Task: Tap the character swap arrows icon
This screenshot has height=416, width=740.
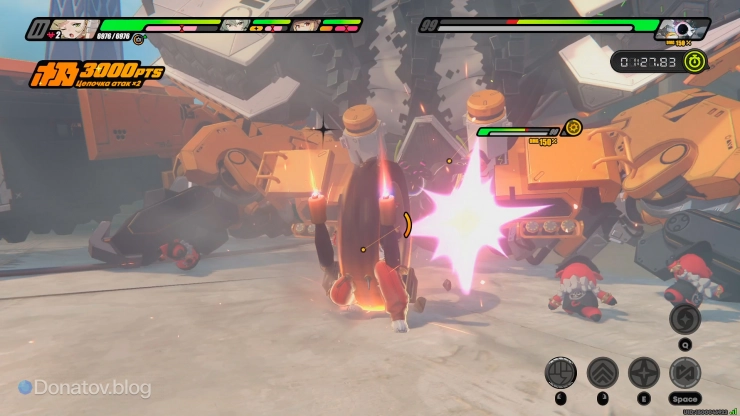Action: coord(685,374)
